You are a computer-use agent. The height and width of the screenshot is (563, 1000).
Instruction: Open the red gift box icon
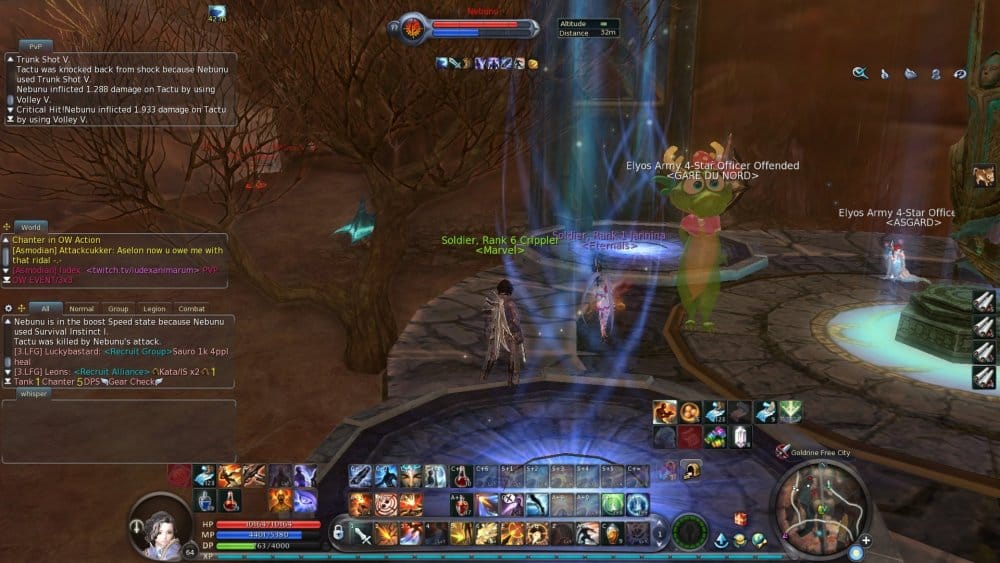tap(741, 519)
